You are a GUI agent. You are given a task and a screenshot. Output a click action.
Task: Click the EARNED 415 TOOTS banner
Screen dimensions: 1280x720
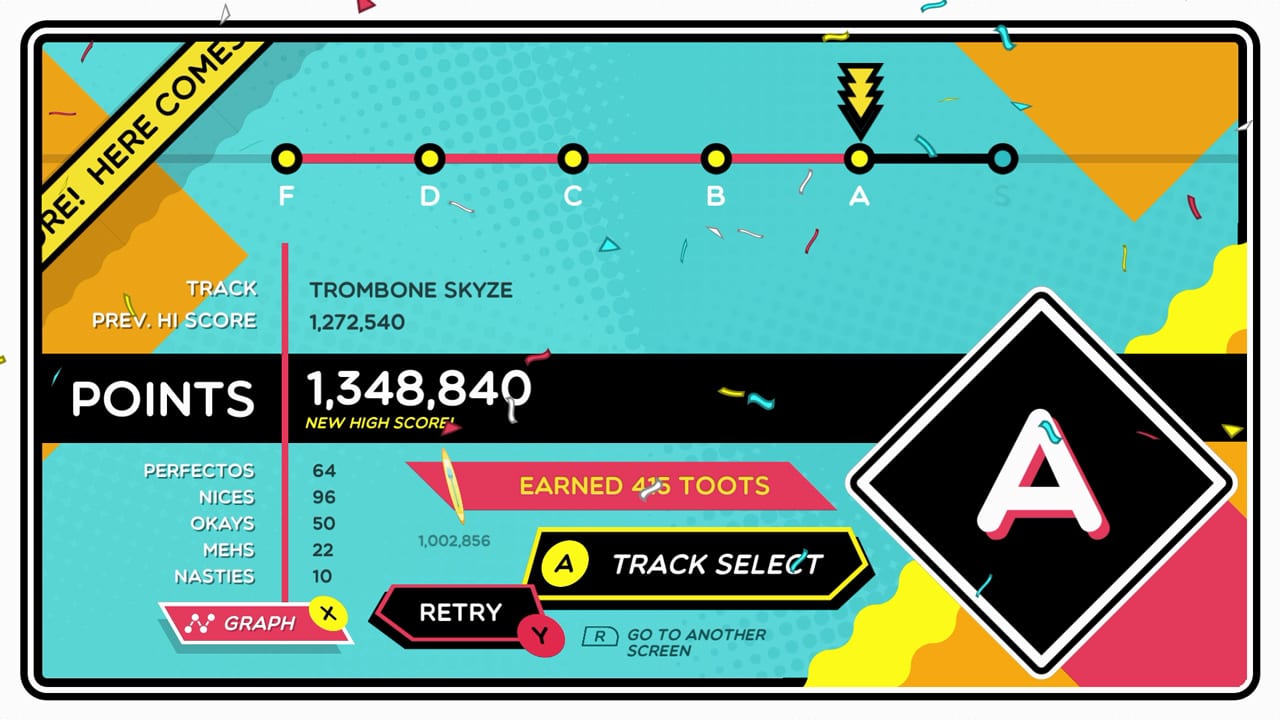pos(643,487)
